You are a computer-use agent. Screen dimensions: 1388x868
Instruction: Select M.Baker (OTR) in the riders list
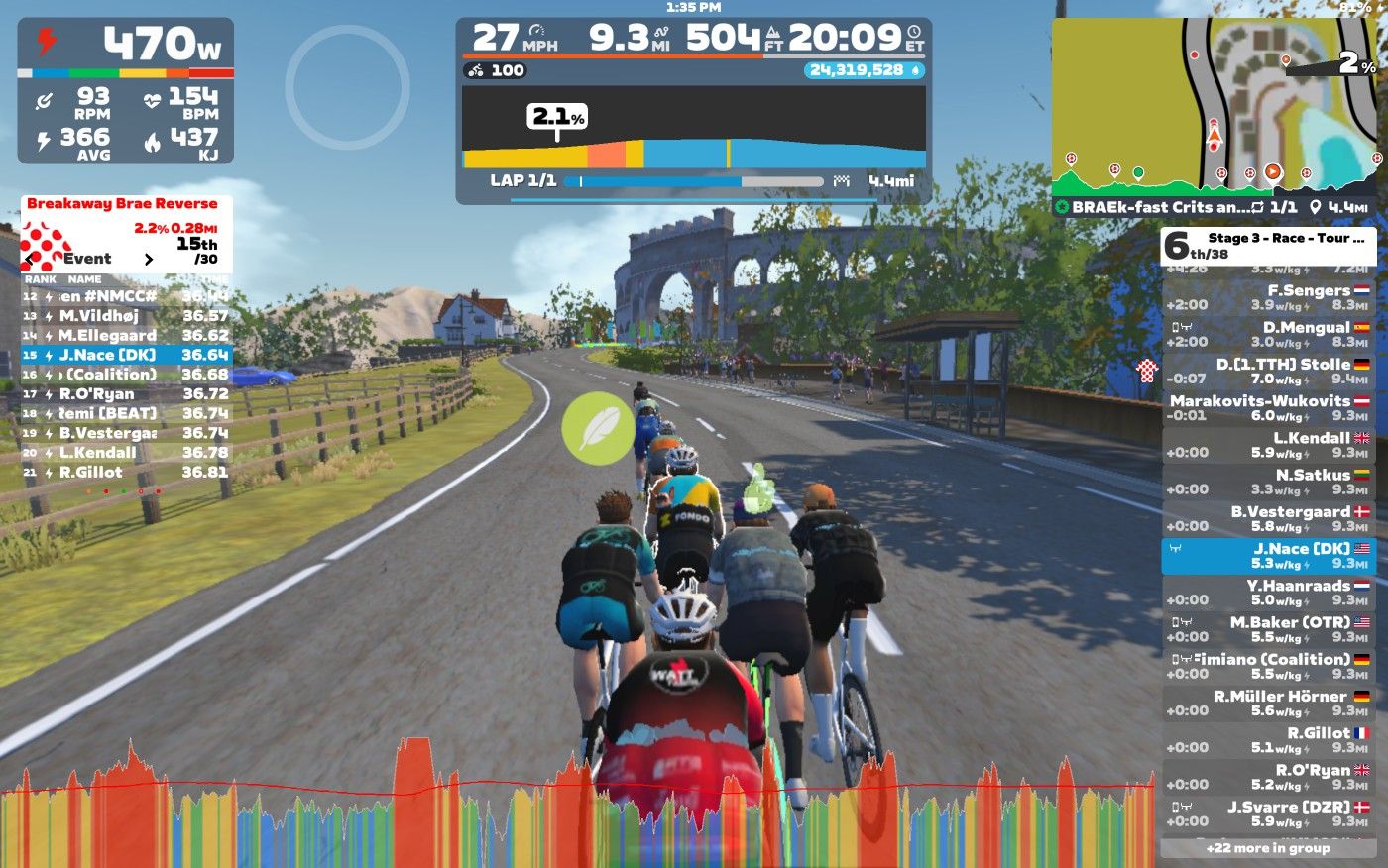pyautogui.click(x=1269, y=629)
